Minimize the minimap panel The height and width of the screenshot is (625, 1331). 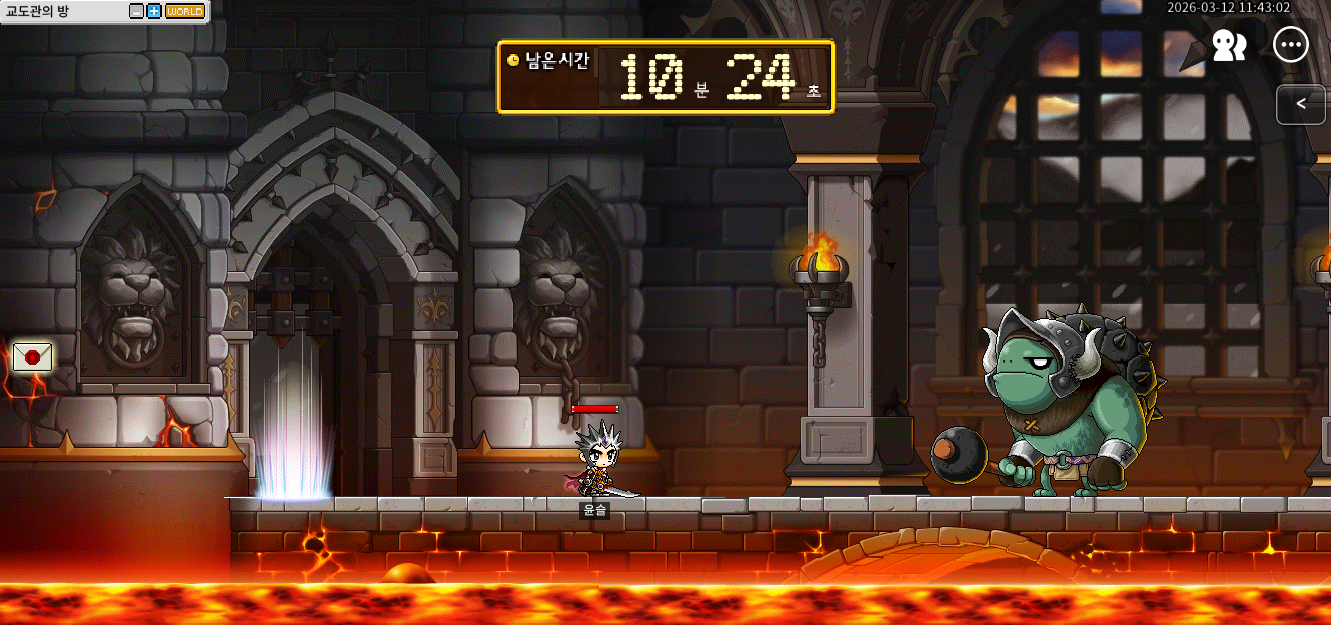click(137, 11)
